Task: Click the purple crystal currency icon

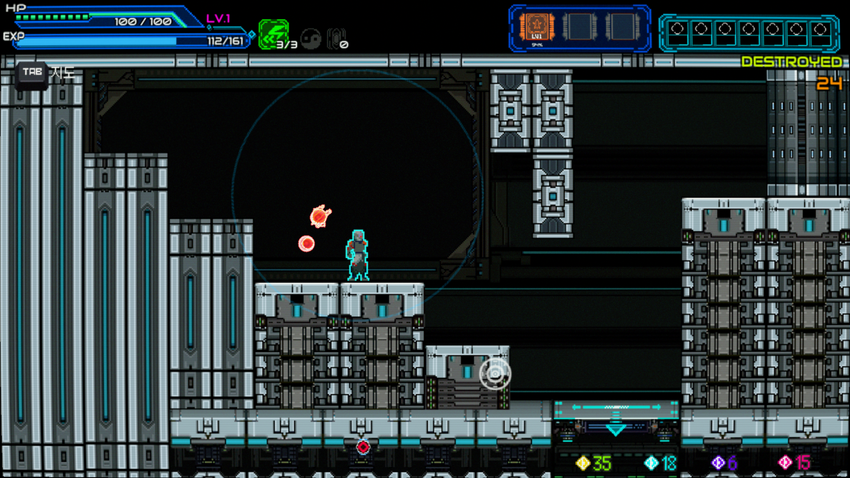Action: pos(717,463)
